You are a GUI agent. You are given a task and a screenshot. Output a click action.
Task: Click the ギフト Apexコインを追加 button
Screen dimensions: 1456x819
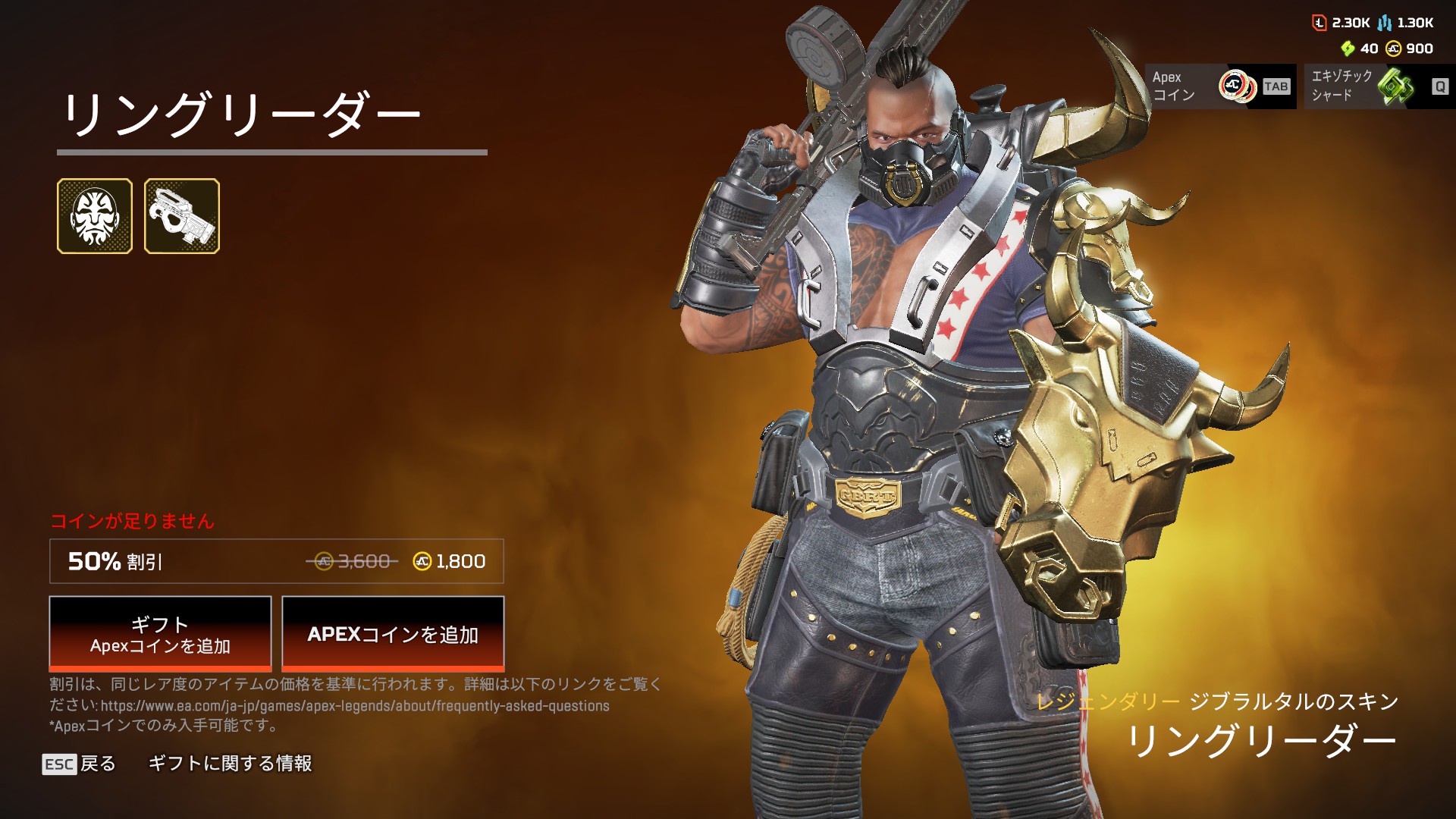(x=160, y=634)
